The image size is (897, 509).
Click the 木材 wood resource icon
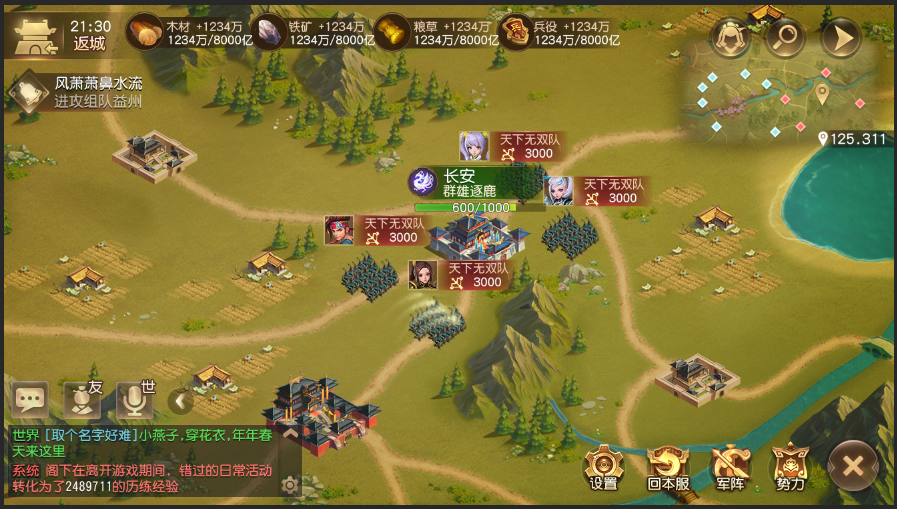point(145,33)
